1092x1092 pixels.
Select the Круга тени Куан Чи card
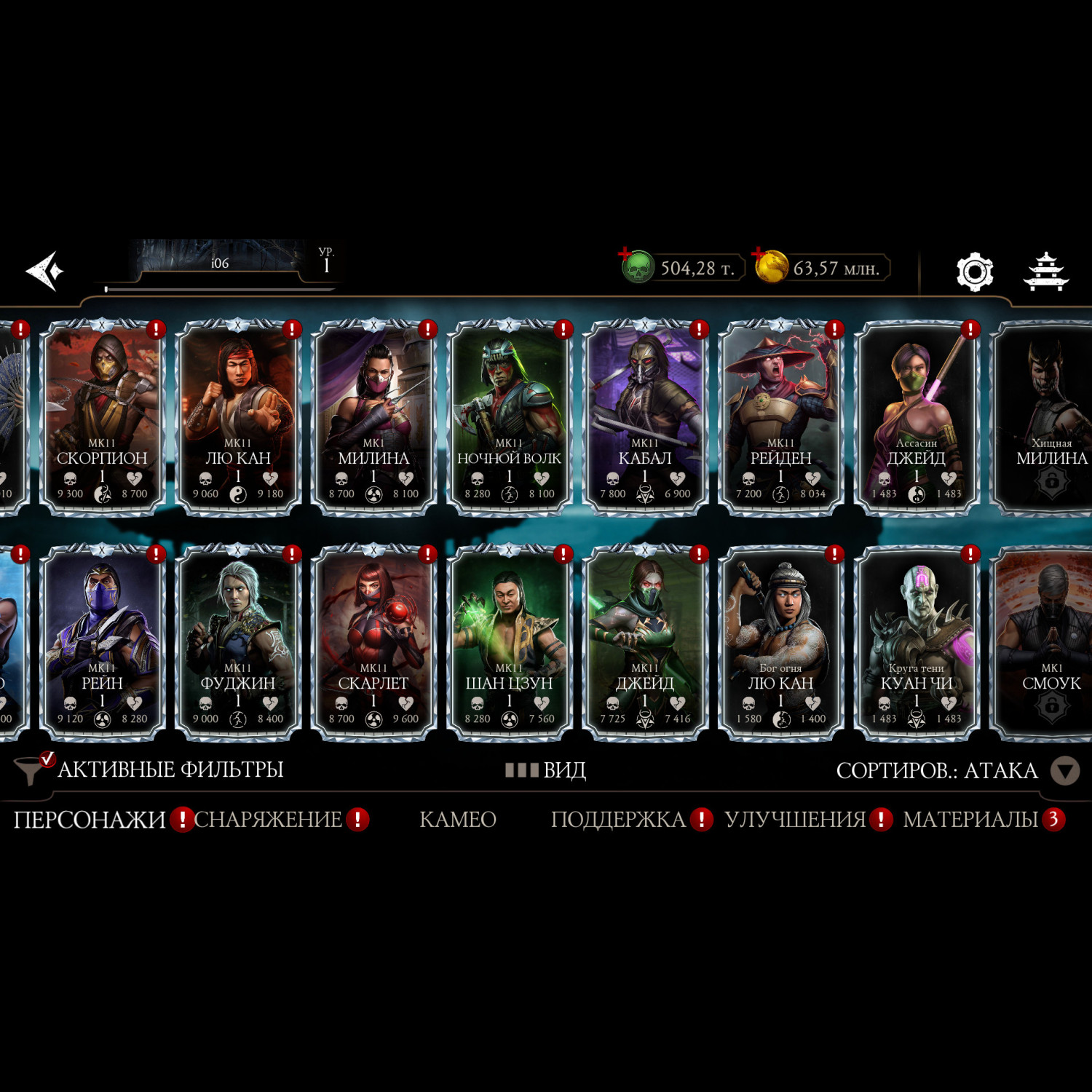916,643
